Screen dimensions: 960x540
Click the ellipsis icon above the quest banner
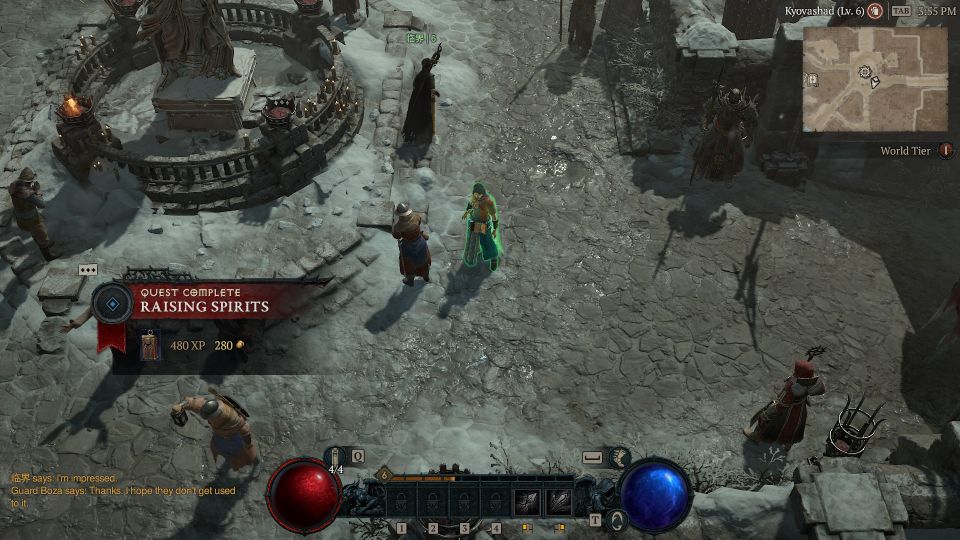(x=88, y=270)
